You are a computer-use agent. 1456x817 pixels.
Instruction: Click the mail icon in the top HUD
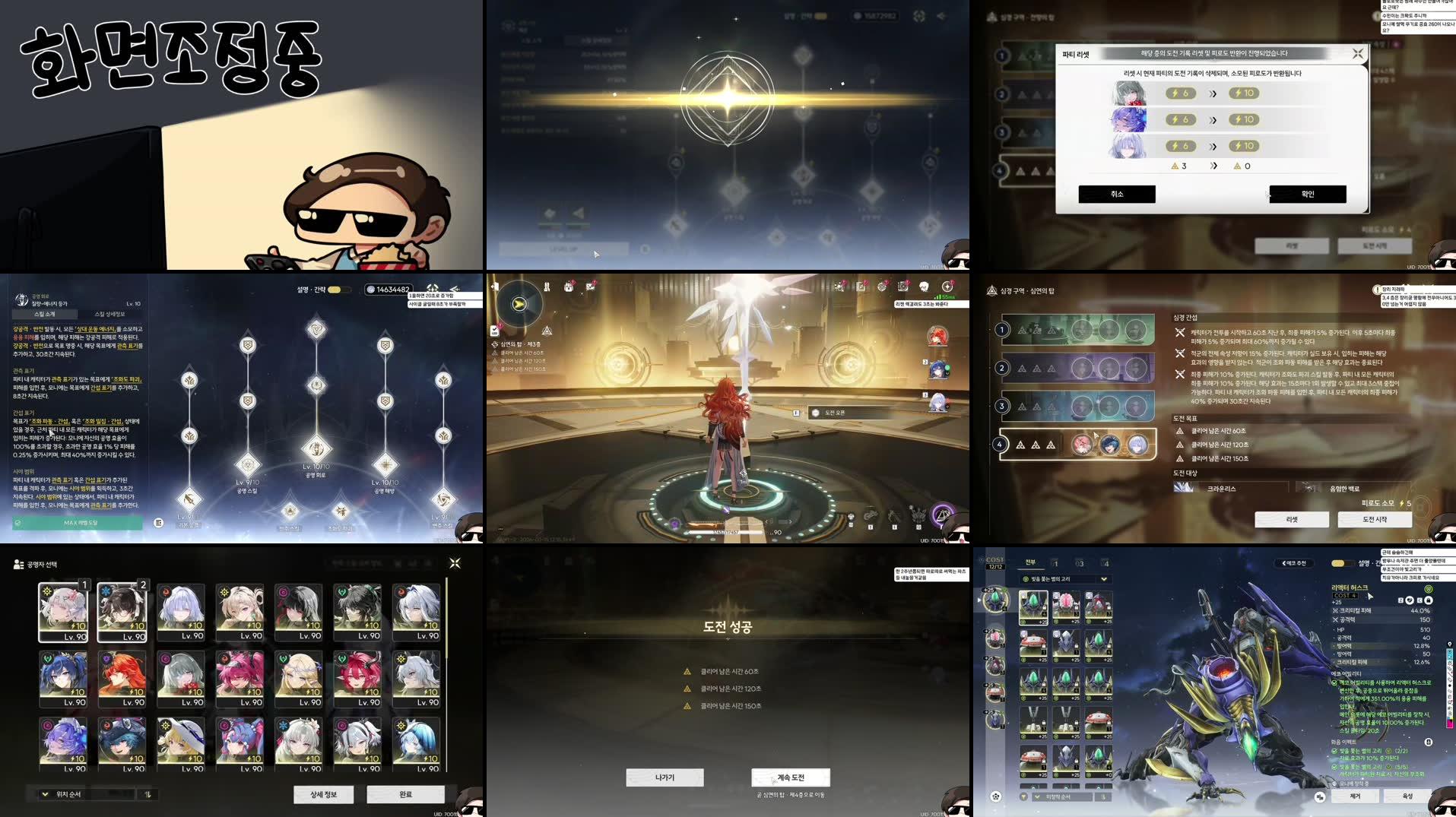pos(588,287)
